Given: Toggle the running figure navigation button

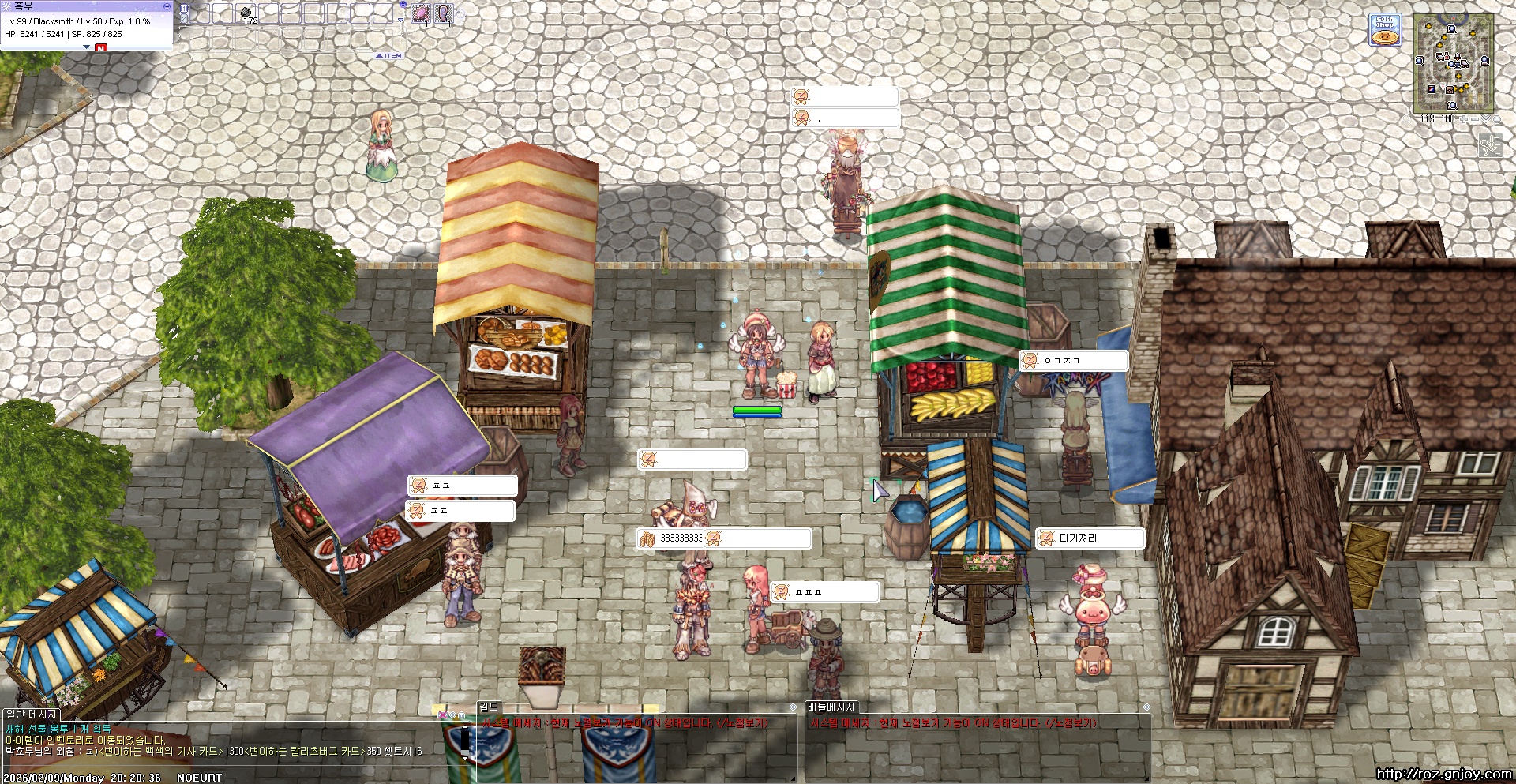Looking at the screenshot, I should pos(1490,145).
